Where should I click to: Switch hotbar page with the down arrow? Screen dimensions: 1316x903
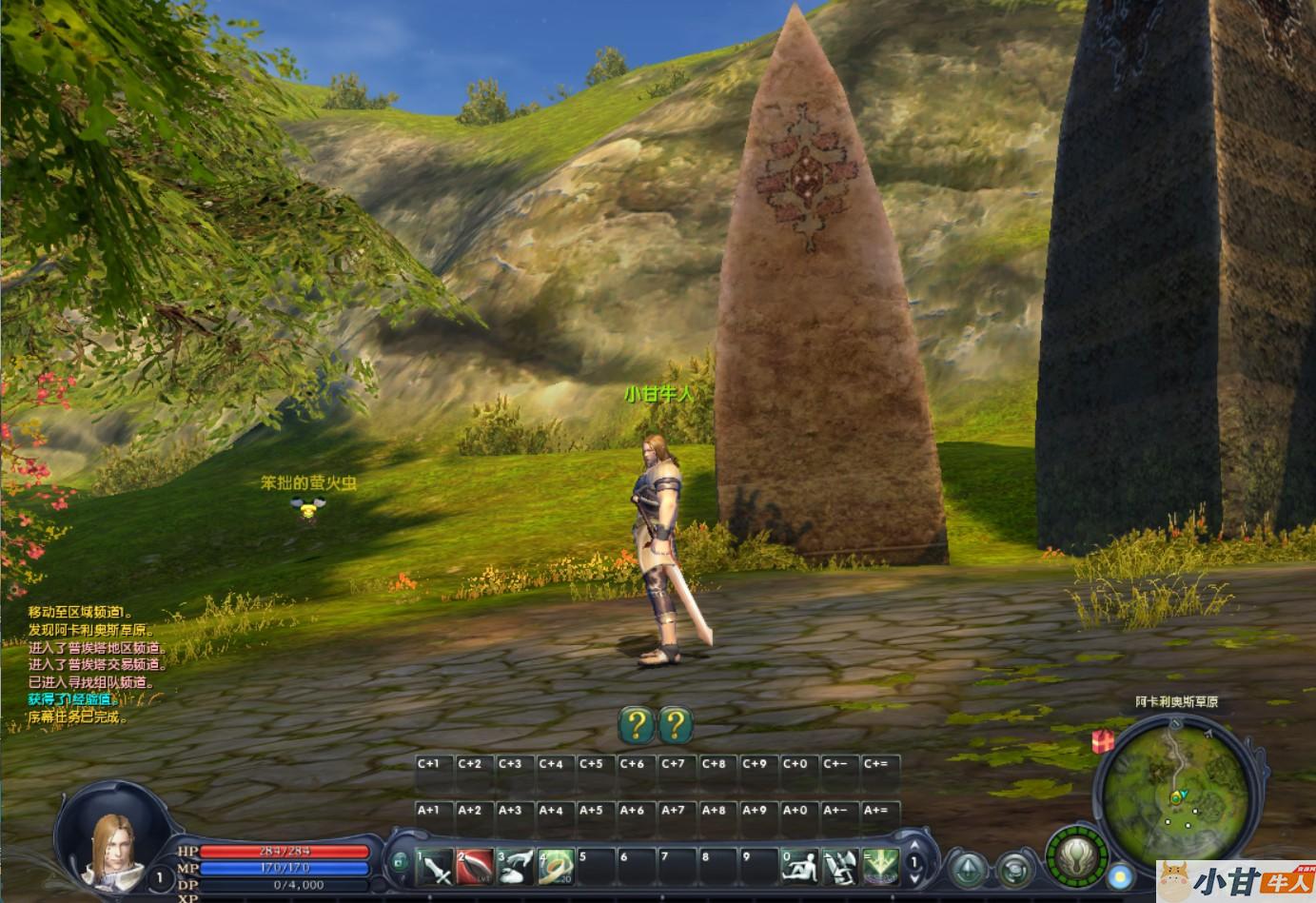click(914, 882)
